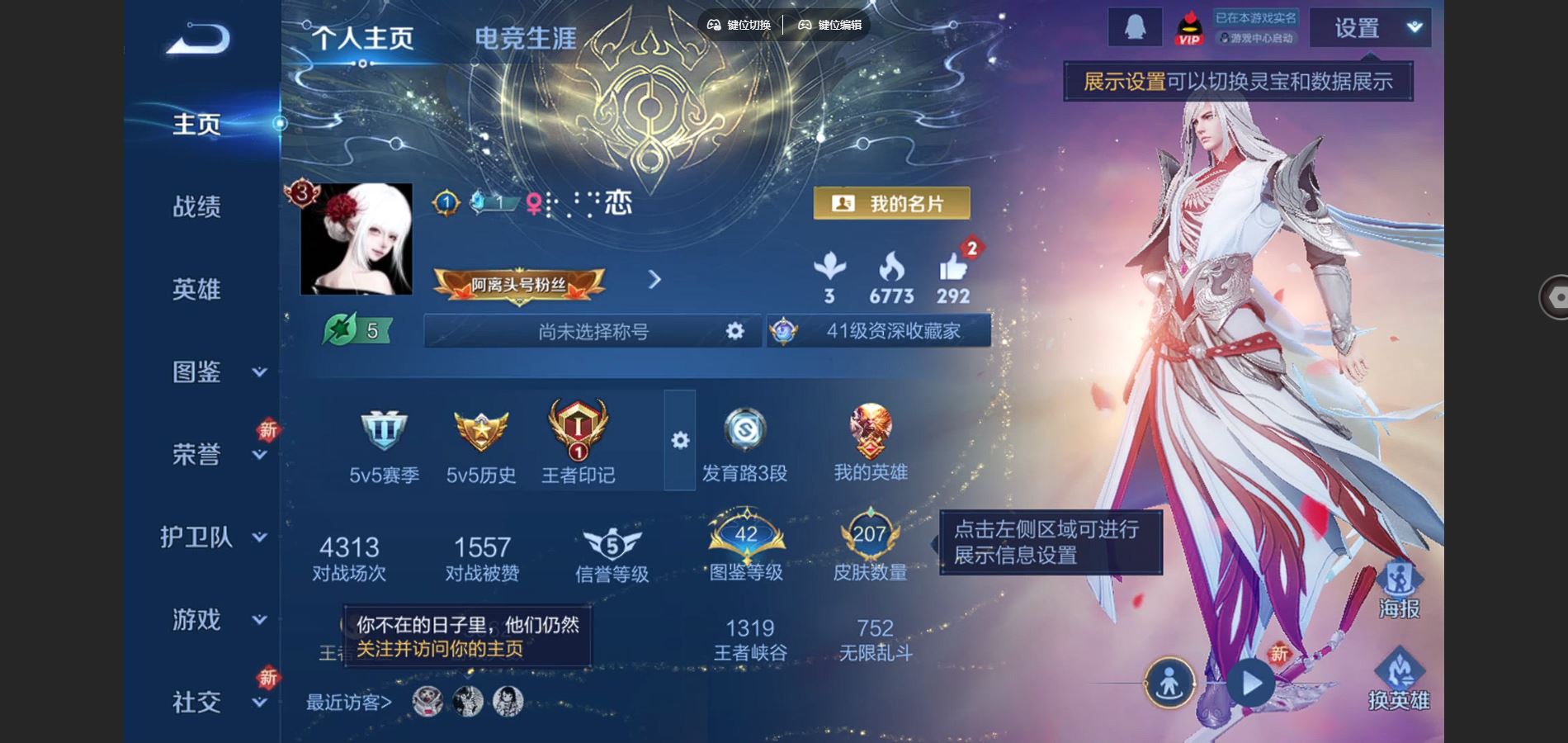Click the 我的名片 name card button
1568x743 pixels.
tap(893, 203)
